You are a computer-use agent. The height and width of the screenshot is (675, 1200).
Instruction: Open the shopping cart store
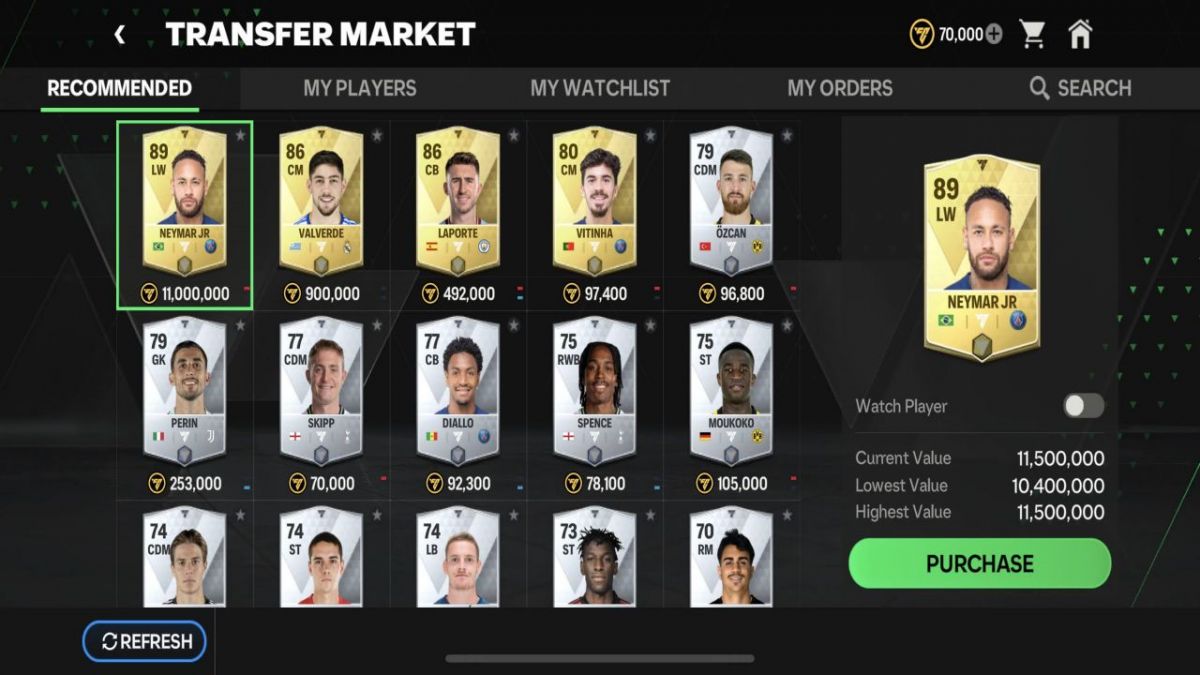coord(1032,35)
